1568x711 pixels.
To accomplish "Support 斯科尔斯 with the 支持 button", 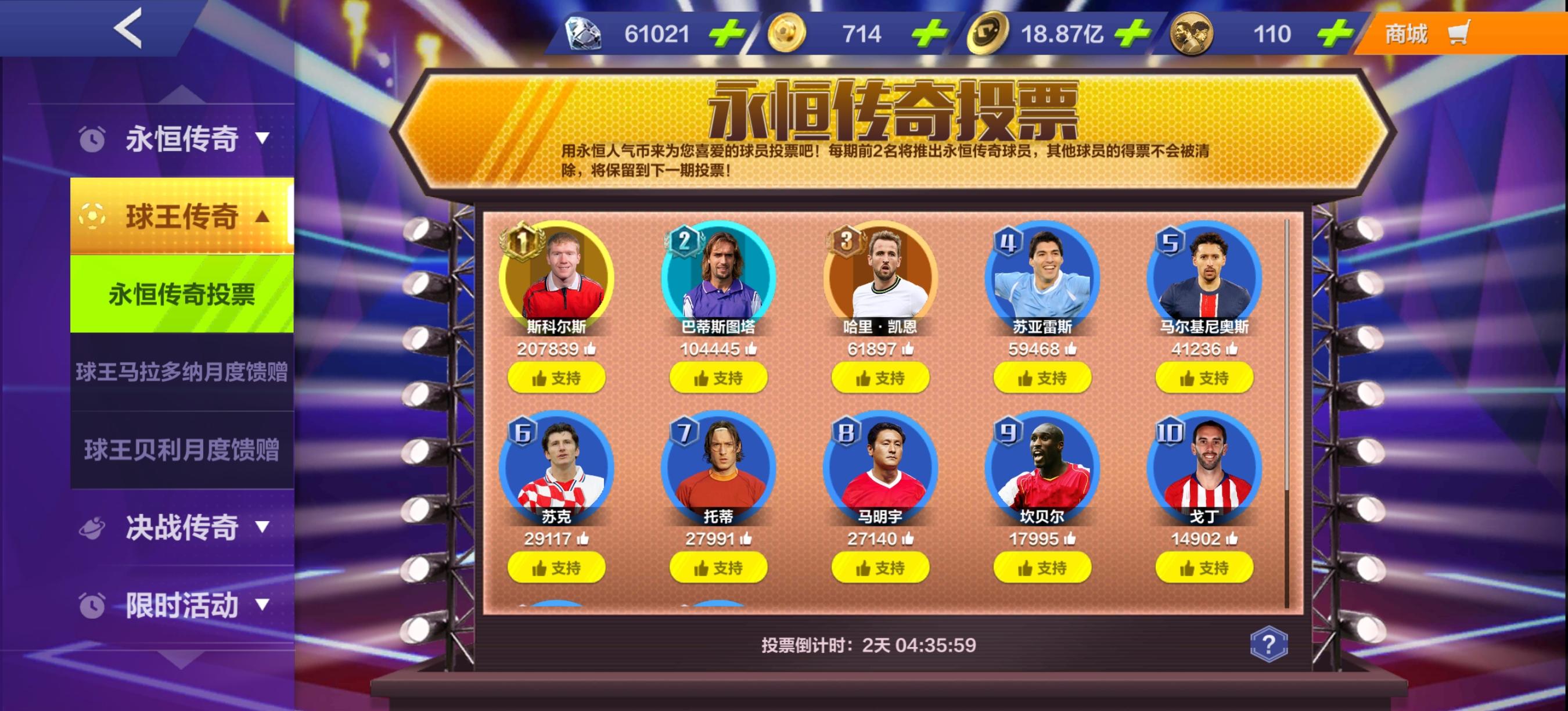I will point(558,378).
